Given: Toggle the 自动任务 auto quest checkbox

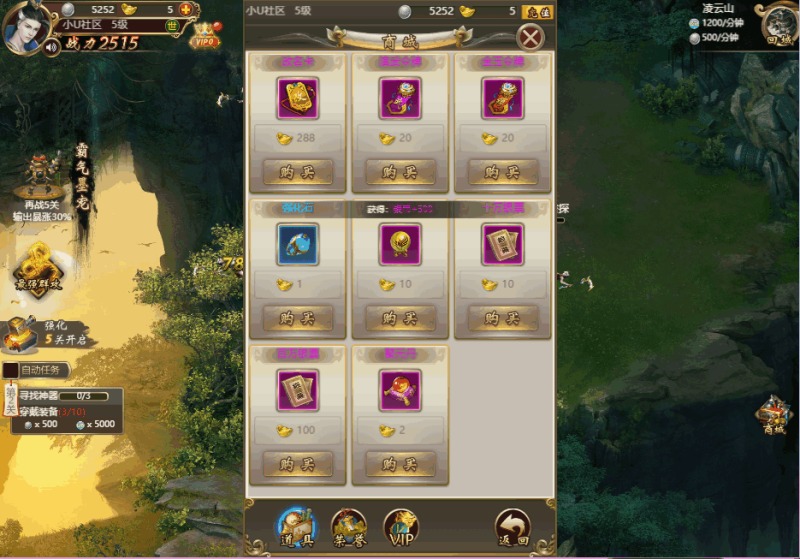Looking at the screenshot, I should 10,370.
